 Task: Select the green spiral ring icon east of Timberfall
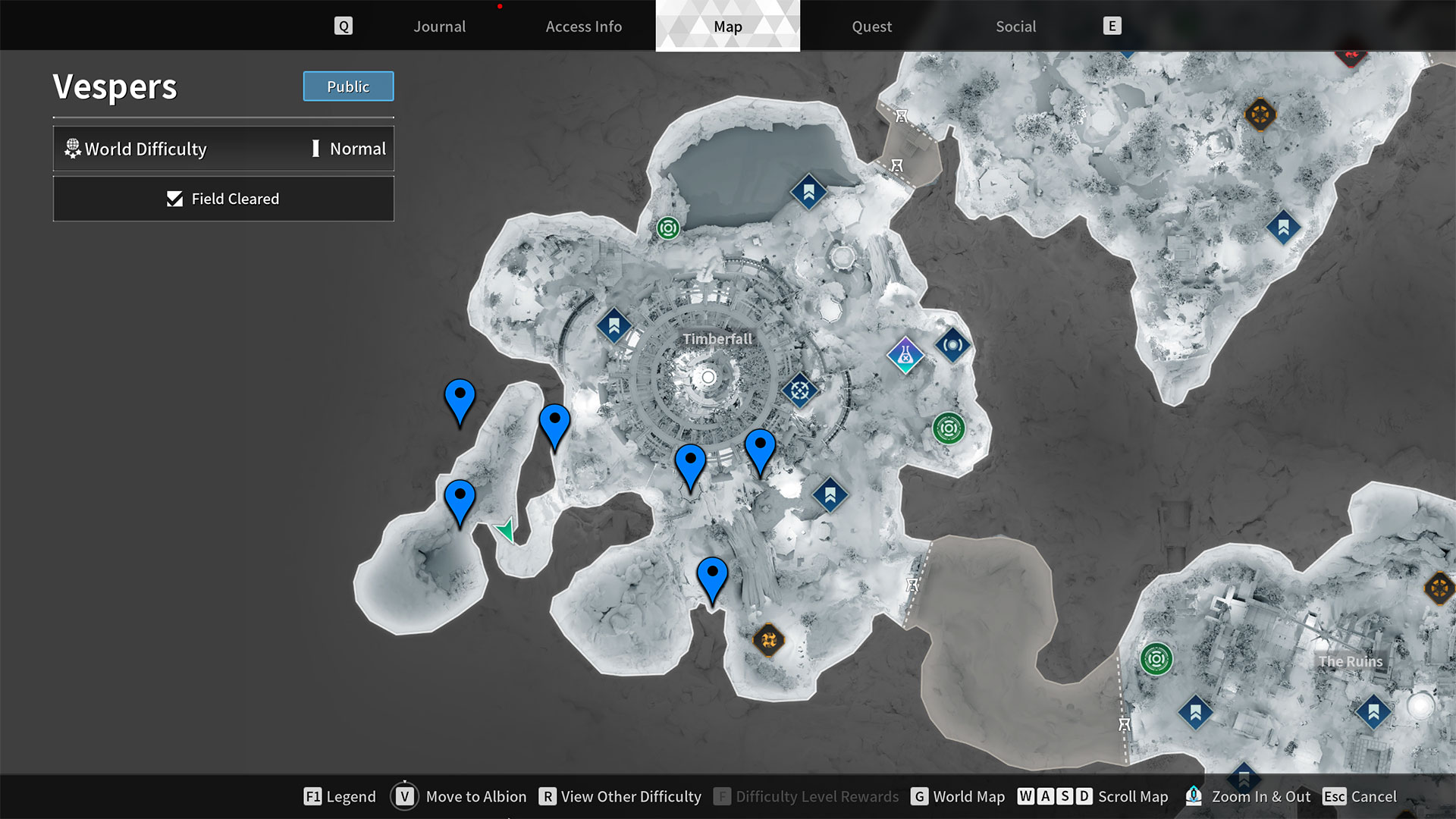click(x=948, y=428)
